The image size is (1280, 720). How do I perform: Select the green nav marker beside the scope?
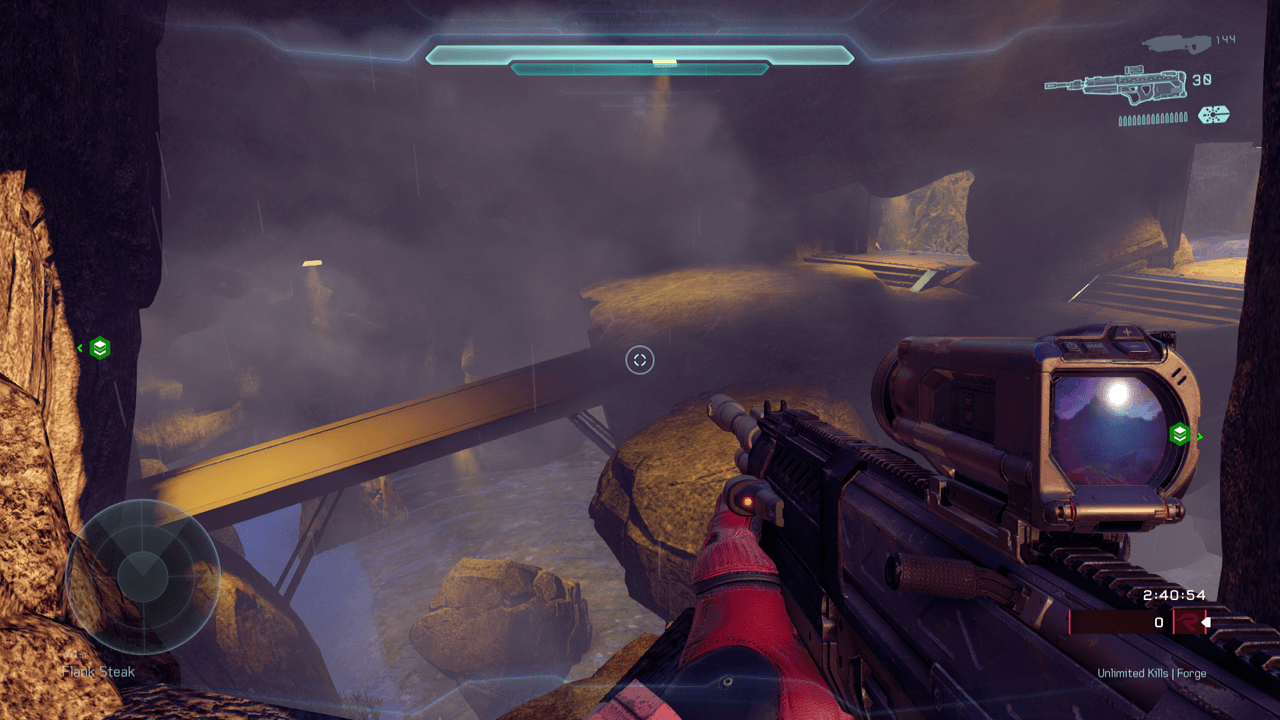(1180, 436)
